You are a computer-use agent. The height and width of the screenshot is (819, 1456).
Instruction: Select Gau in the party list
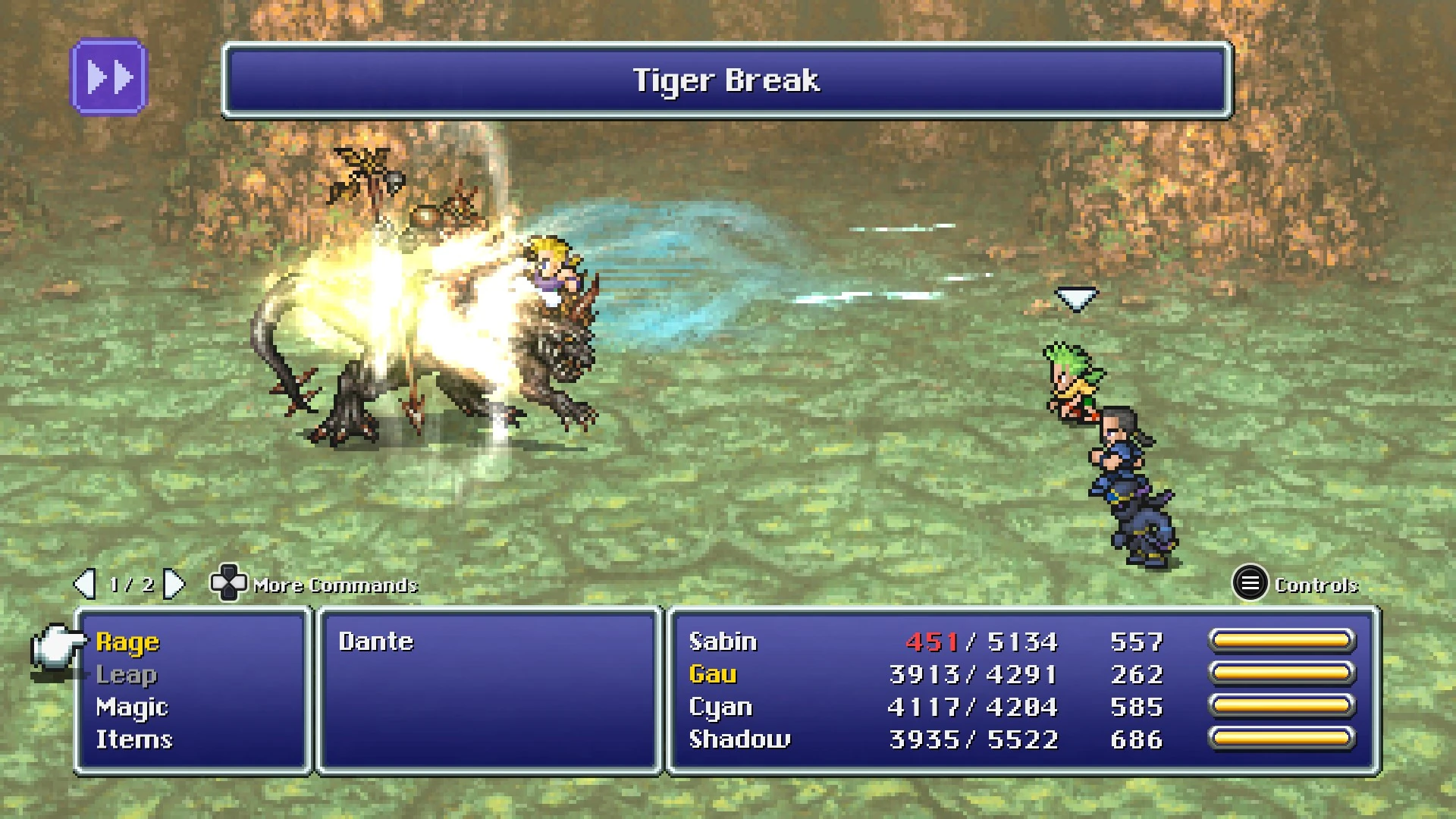713,675
